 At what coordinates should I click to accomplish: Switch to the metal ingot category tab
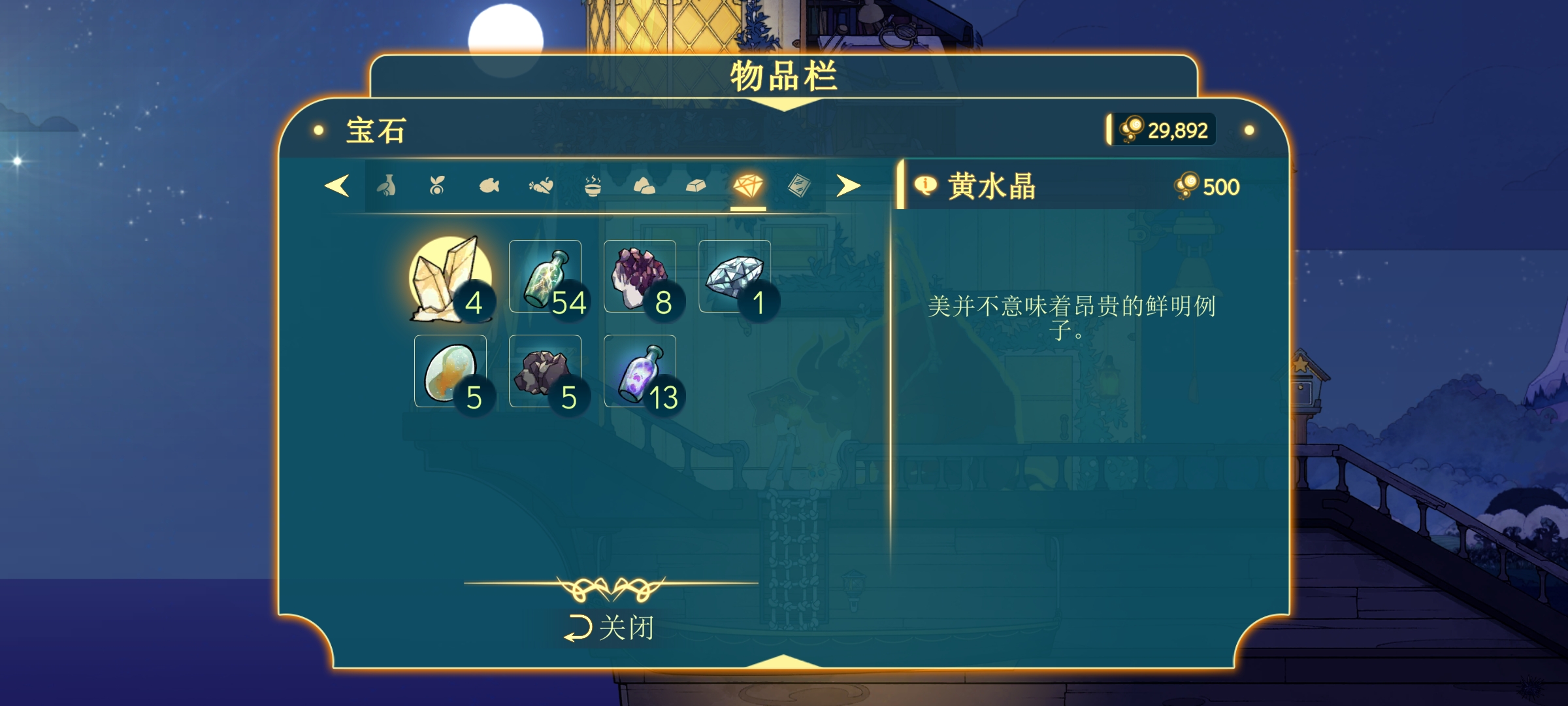coord(696,187)
